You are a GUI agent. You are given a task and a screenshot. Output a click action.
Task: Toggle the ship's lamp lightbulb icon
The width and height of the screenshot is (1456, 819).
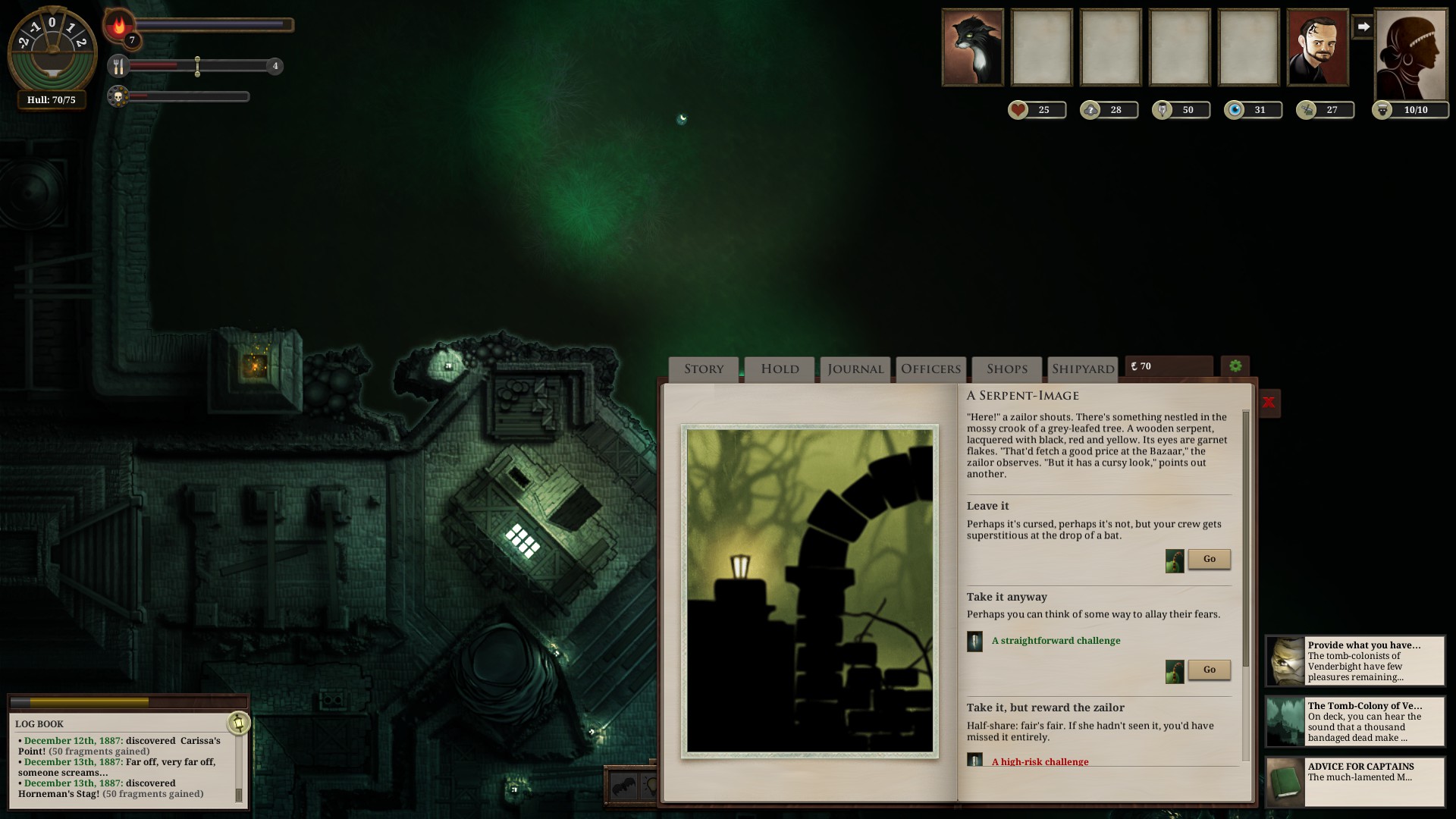(x=650, y=785)
